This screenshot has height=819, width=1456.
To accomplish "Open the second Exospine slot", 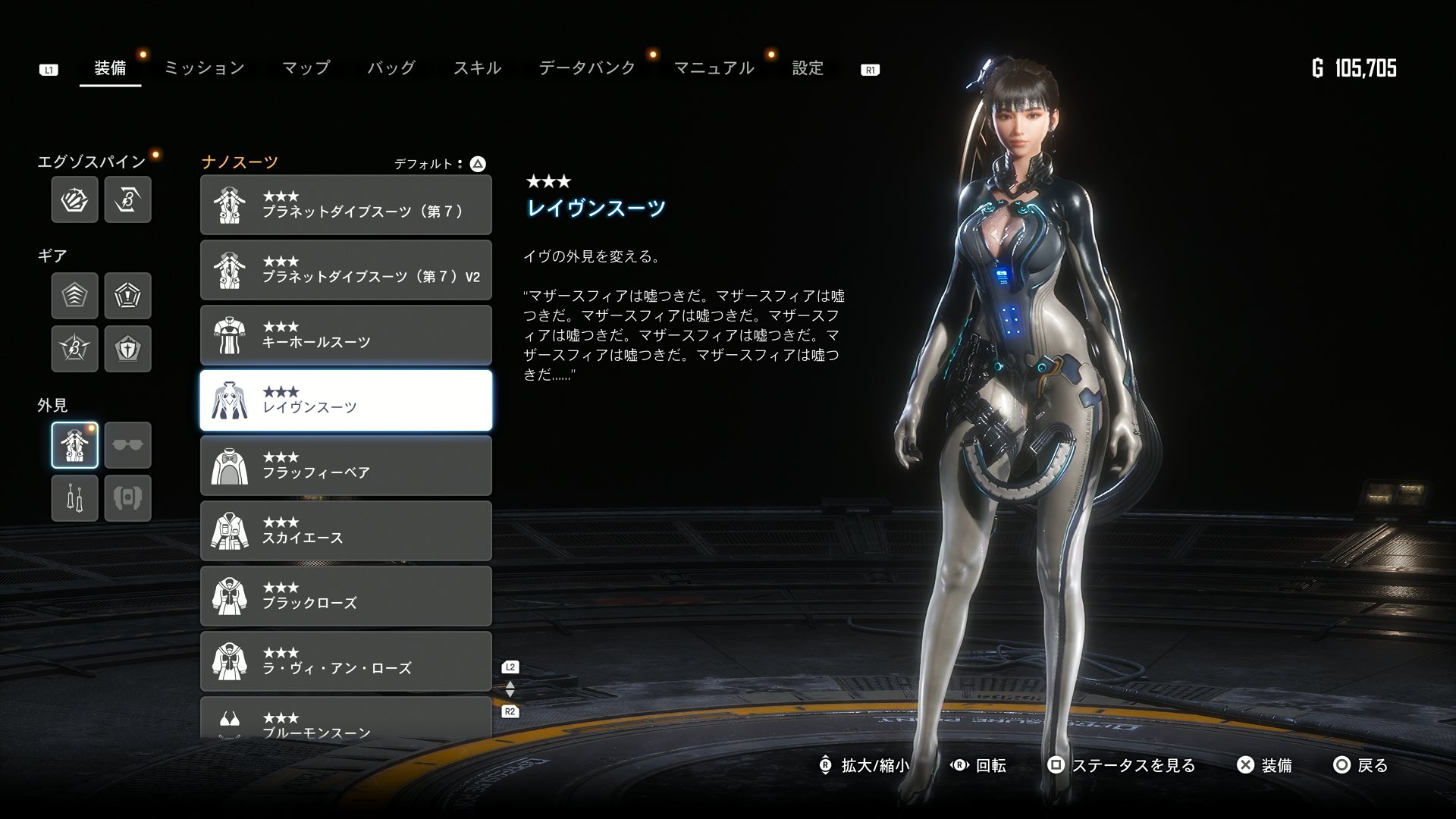I will point(127,199).
